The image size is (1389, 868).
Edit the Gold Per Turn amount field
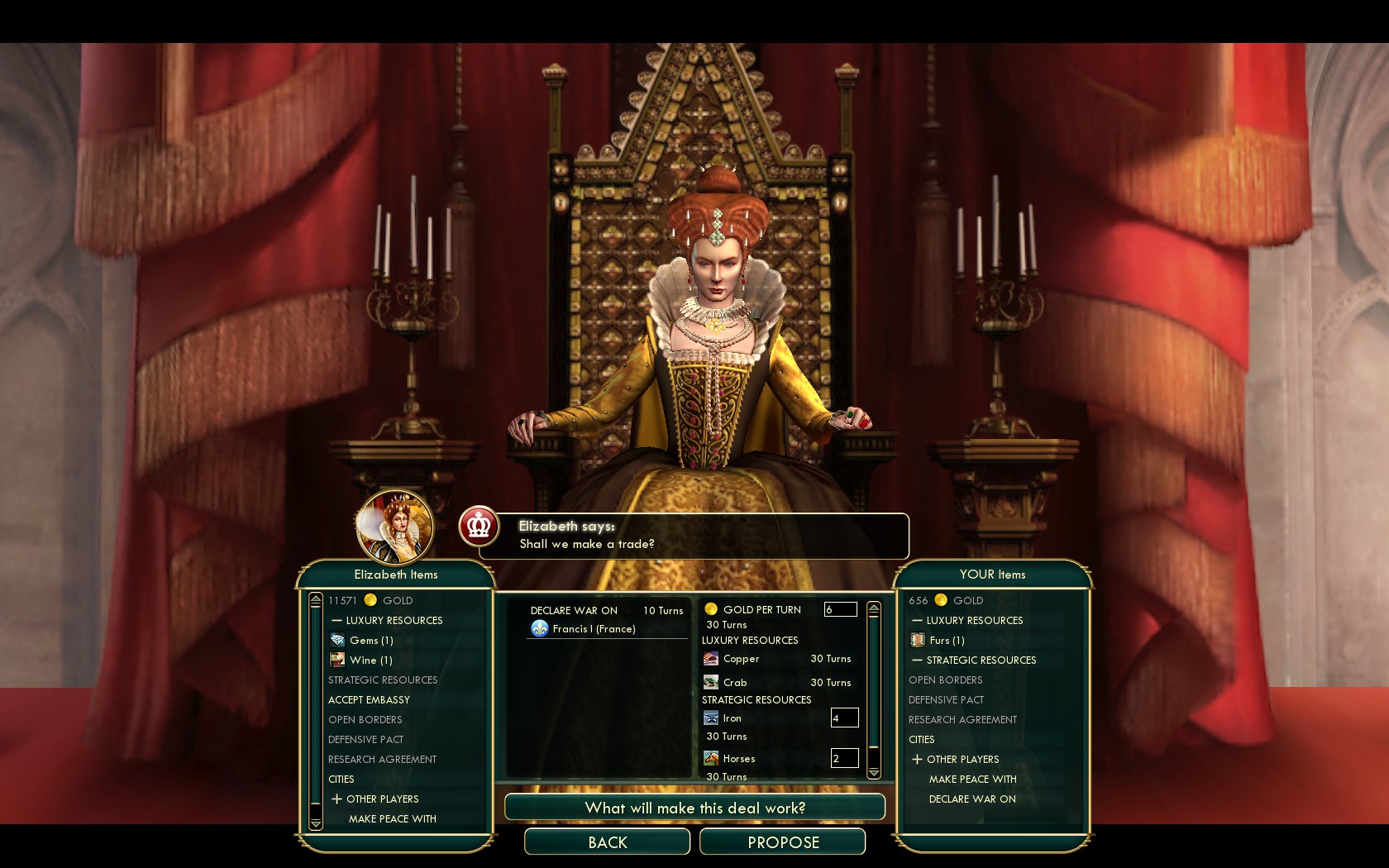point(840,610)
